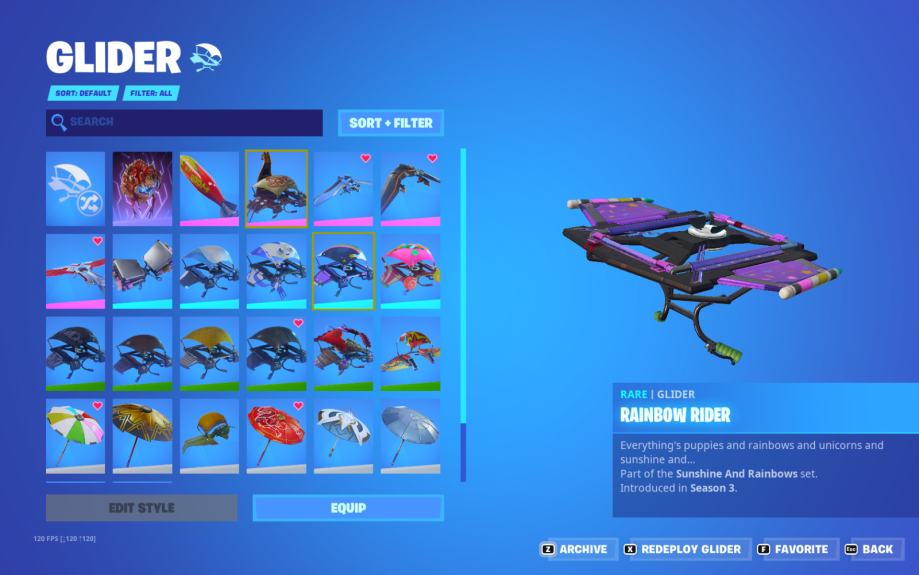919x575 pixels.
Task: Equip the Rainbow Rider glider
Action: coord(347,508)
